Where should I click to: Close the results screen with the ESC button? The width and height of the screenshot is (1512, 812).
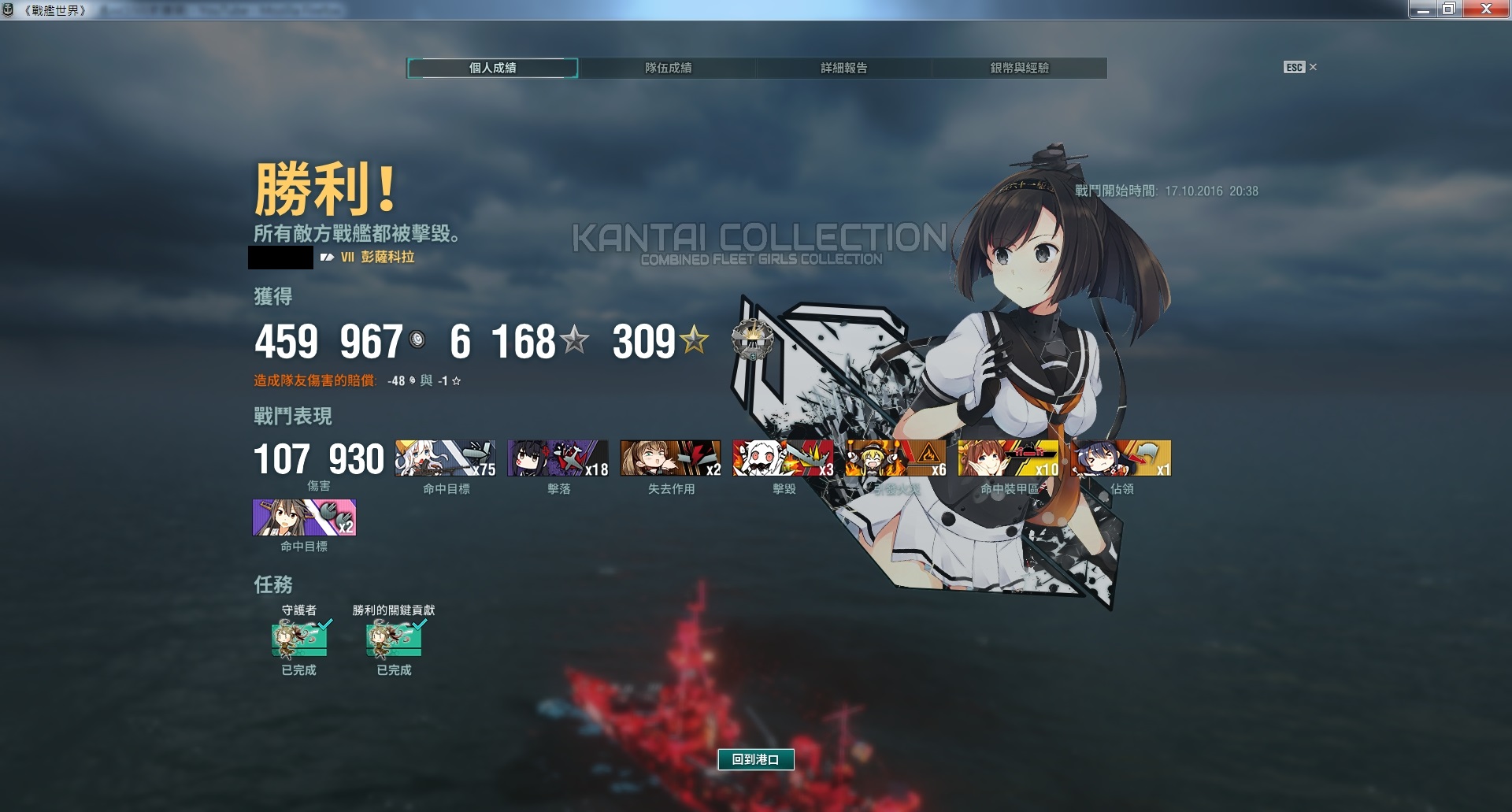(1299, 68)
